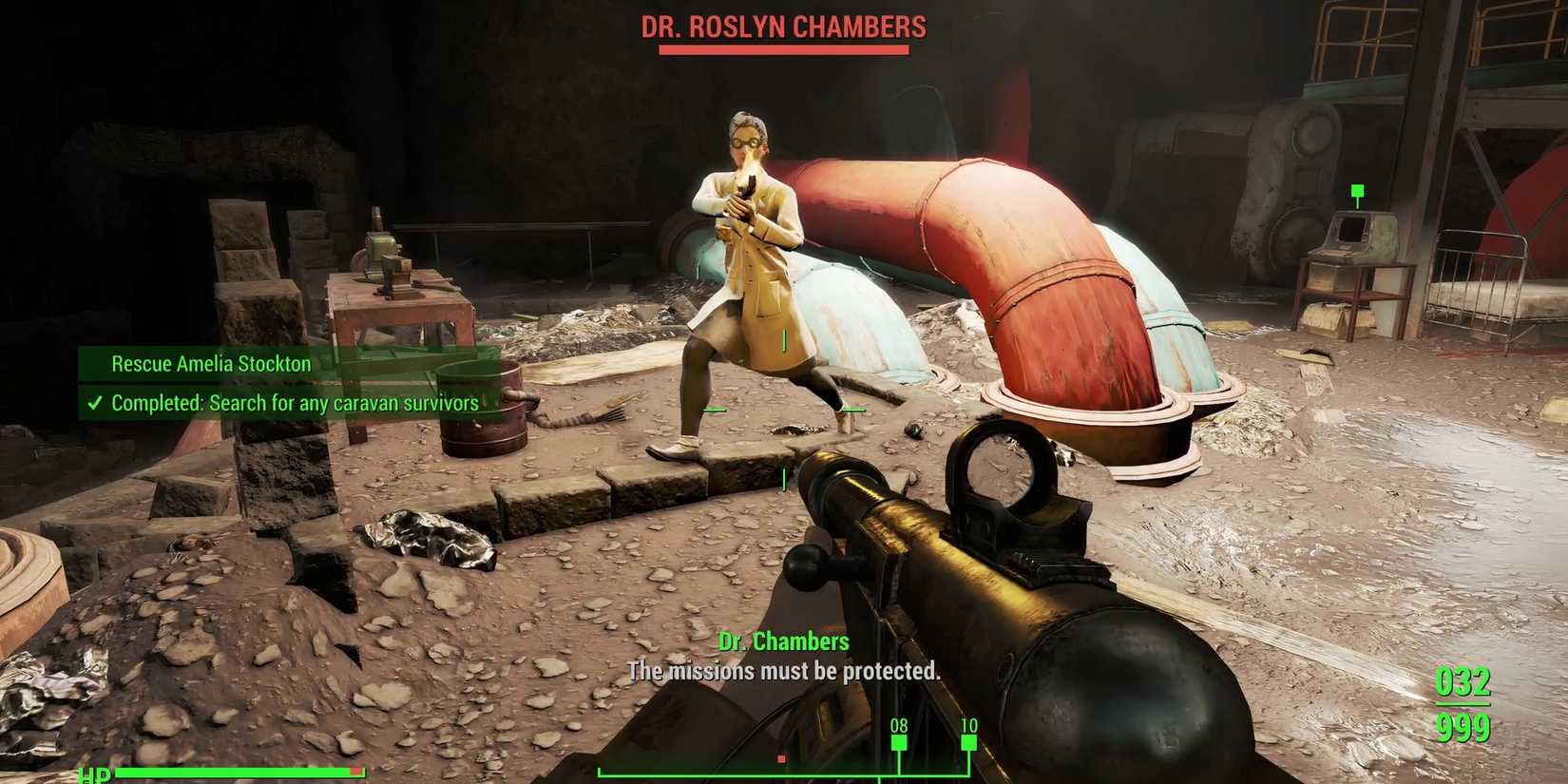This screenshot has width=1568, height=784.
Task: Click the quest title Rescue Amelia Stockton
Action: pos(210,363)
